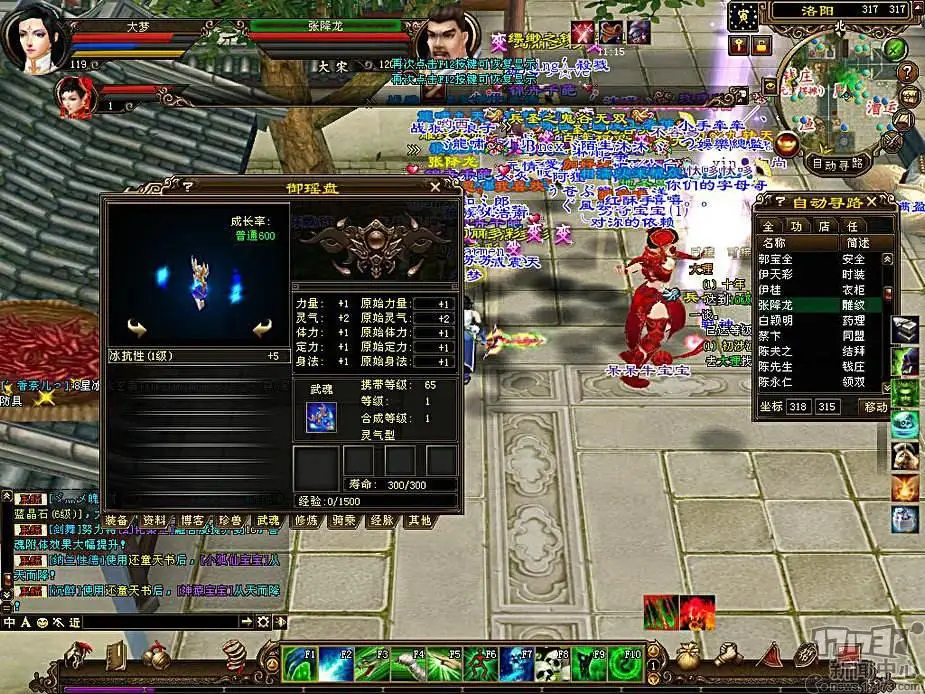Screen dimensions: 925x694
Task: Choose 白颖明 from the NPC list
Action: pyautogui.click(x=776, y=320)
